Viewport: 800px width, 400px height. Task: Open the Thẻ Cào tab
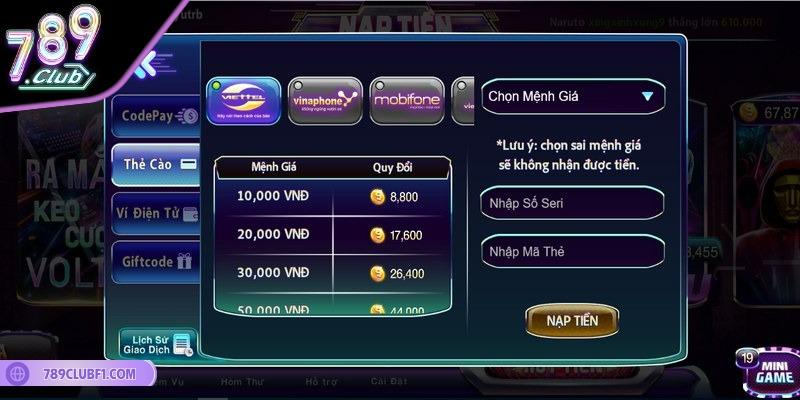(x=157, y=164)
